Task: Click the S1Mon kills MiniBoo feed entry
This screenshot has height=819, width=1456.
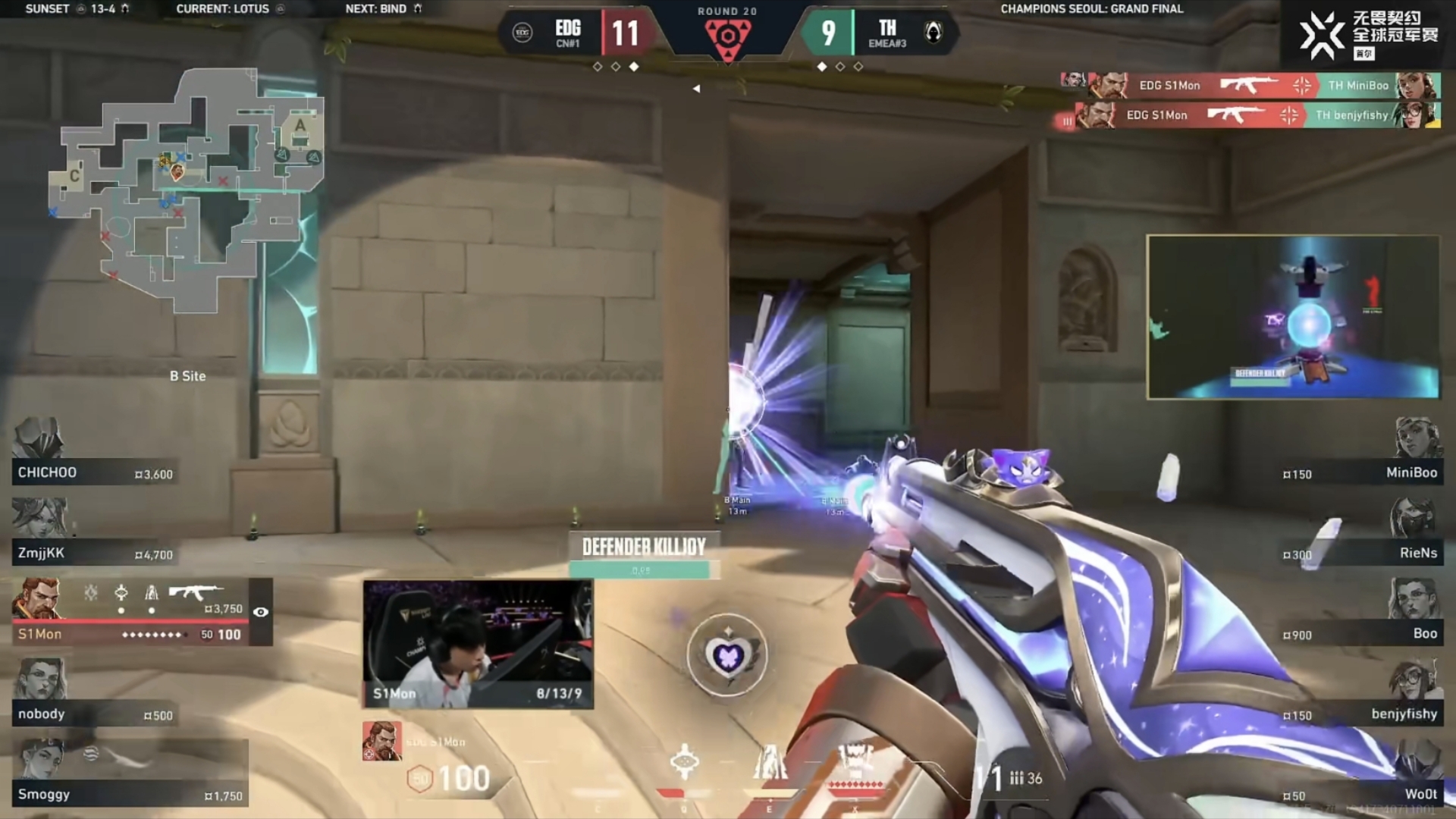Action: pyautogui.click(x=1250, y=86)
